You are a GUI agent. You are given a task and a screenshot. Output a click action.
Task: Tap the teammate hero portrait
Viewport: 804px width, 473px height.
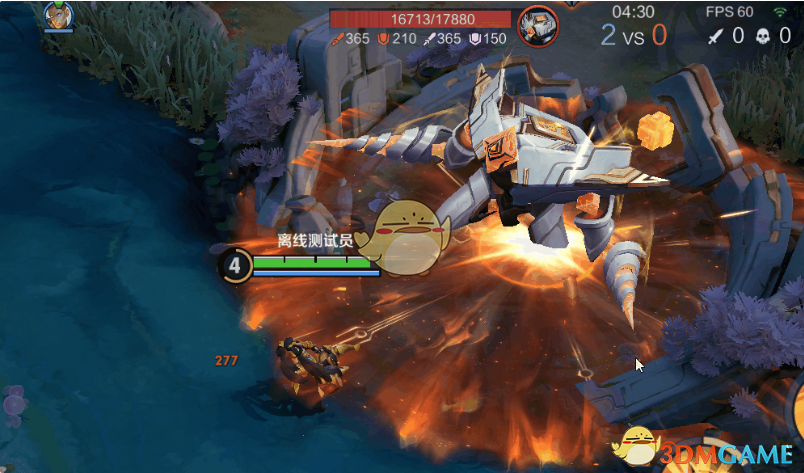pos(58,14)
